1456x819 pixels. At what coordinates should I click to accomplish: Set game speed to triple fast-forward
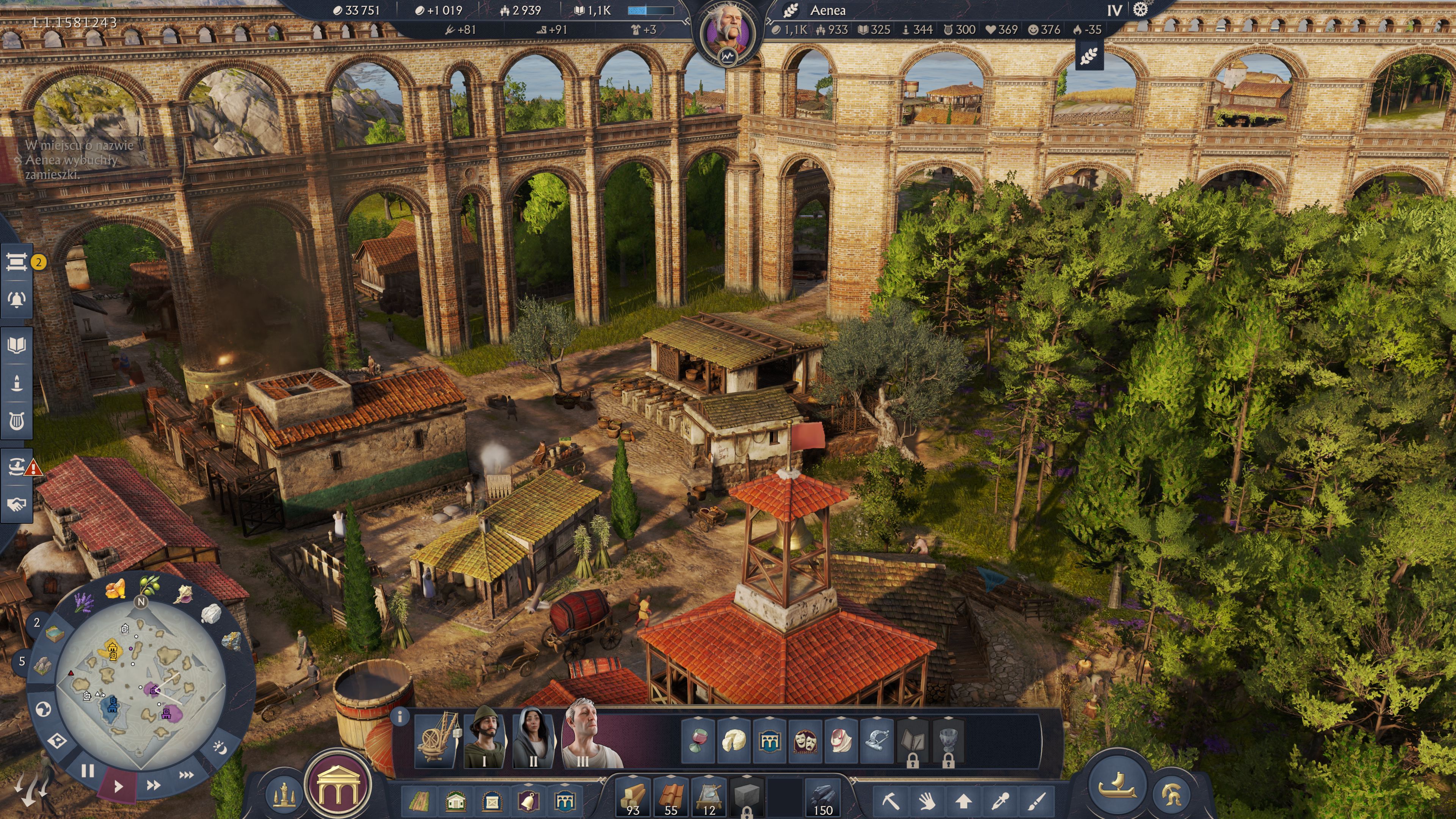coord(186,775)
